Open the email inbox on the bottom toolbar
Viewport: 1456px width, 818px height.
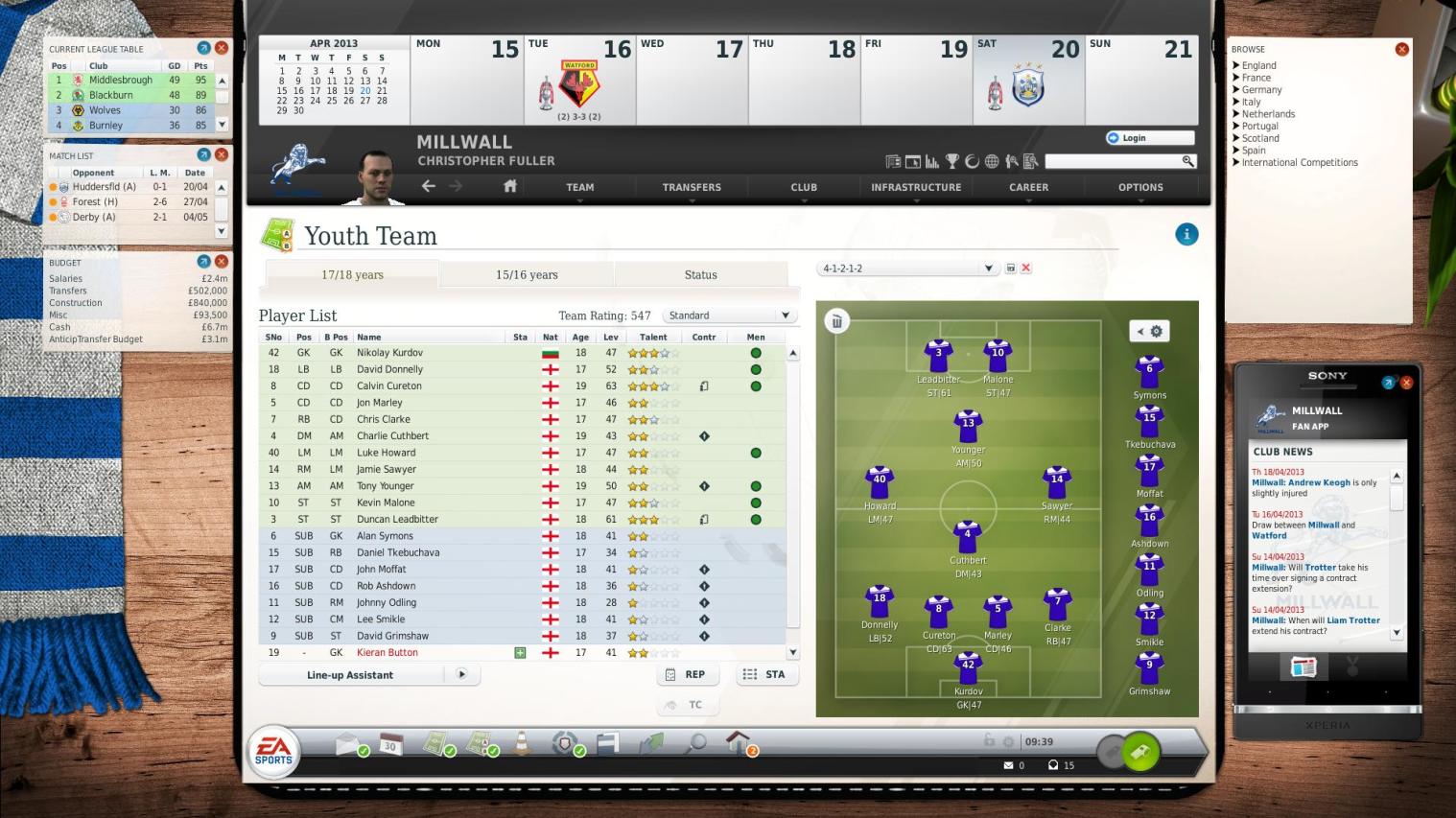tap(345, 744)
